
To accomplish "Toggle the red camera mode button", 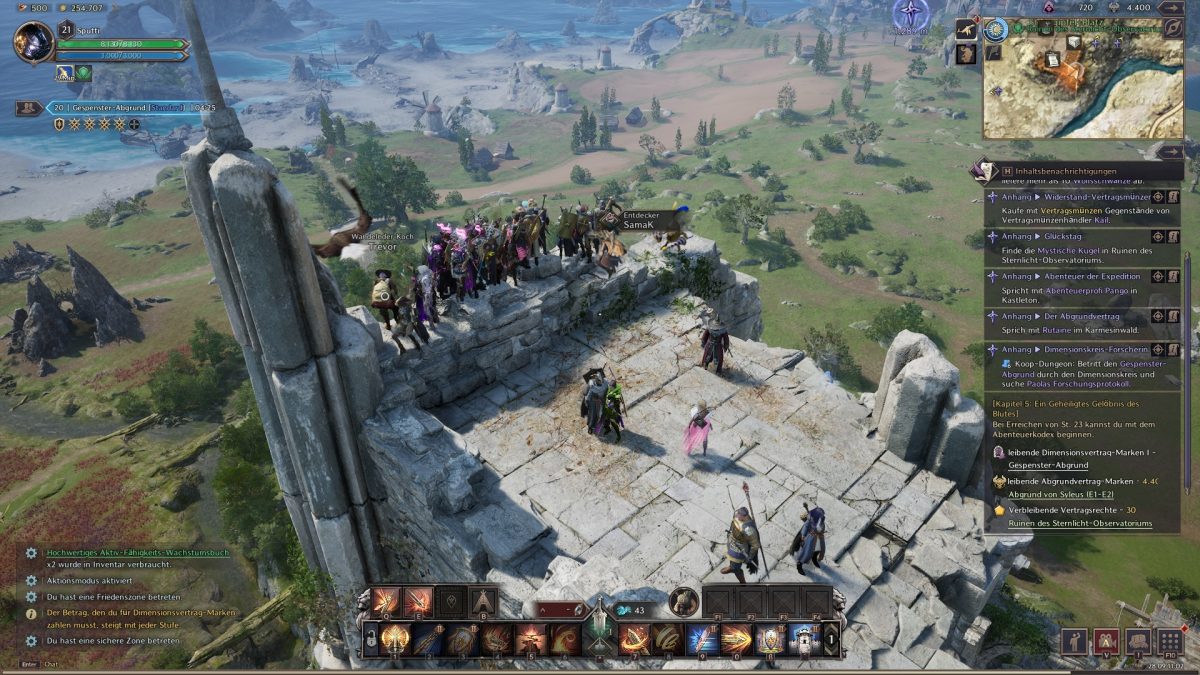I will (x=1106, y=641).
